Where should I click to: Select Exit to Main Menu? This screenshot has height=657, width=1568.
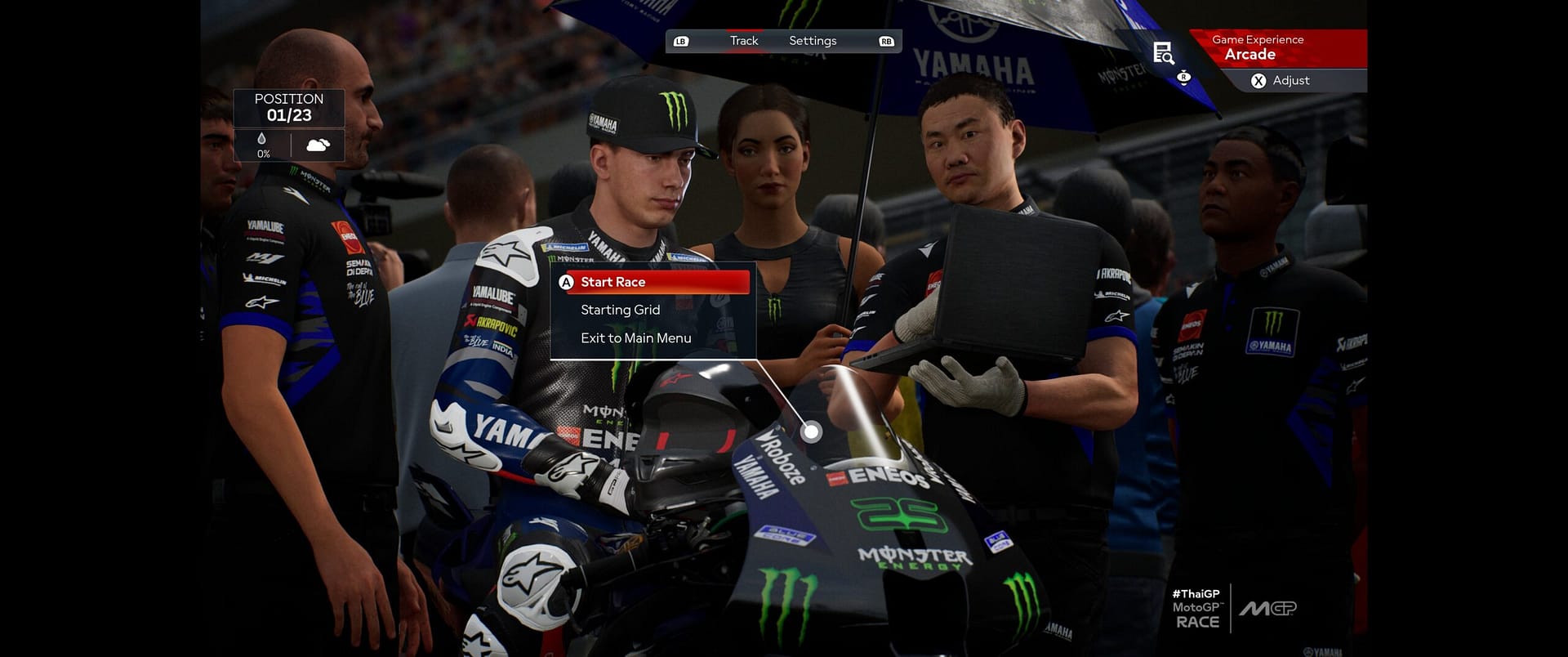point(635,337)
